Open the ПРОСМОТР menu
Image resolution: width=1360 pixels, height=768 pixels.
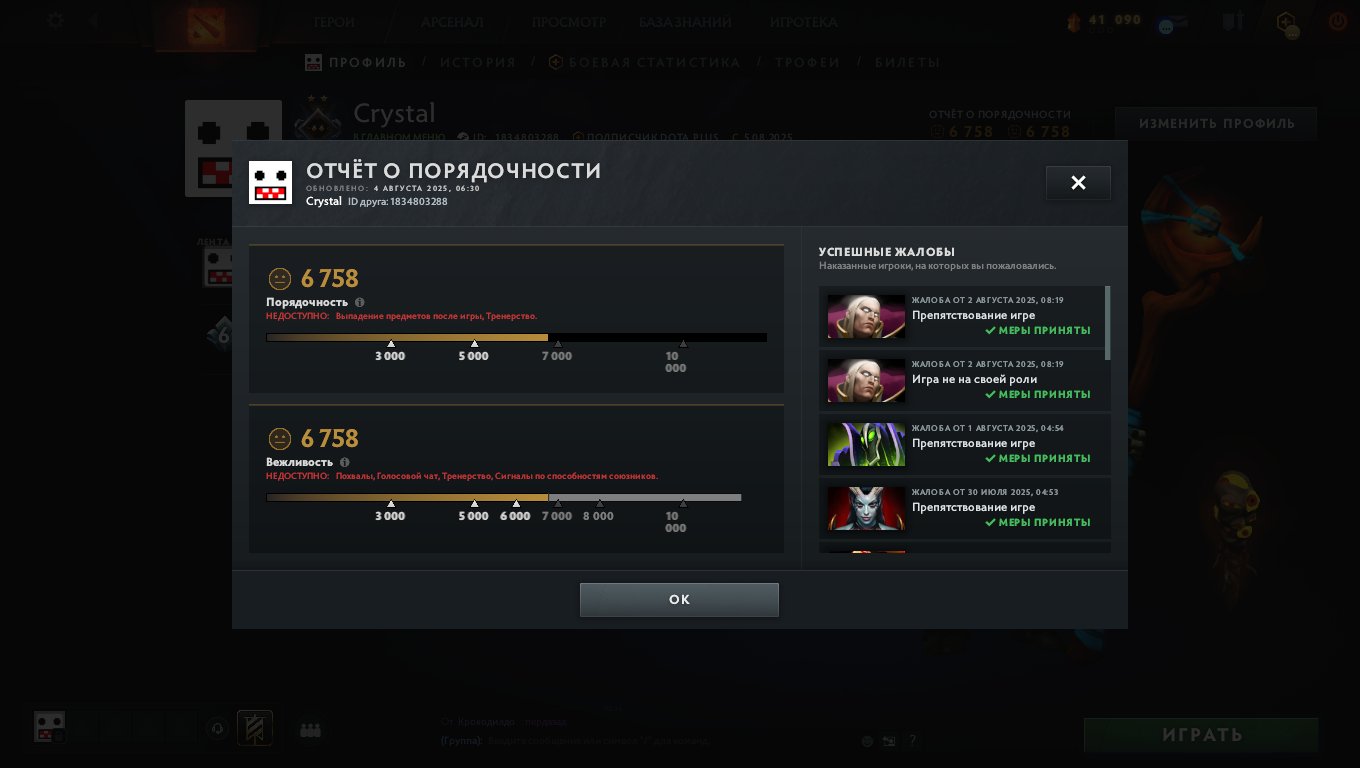tap(570, 21)
